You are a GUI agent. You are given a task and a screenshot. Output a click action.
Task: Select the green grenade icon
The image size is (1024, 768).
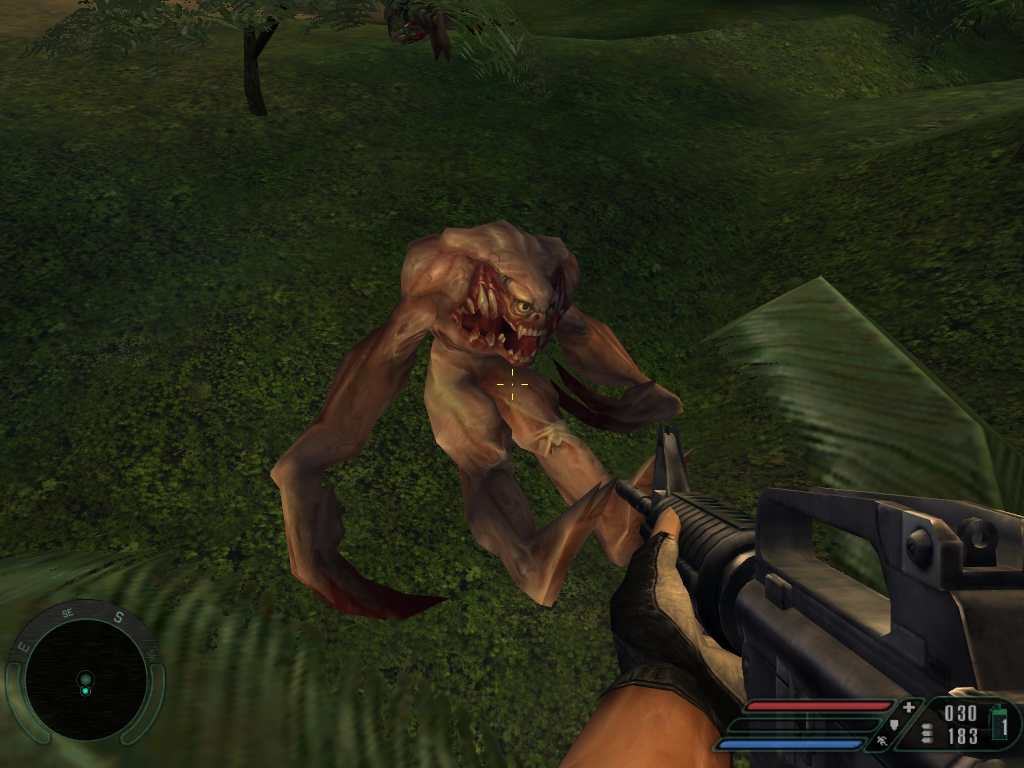coord(998,721)
